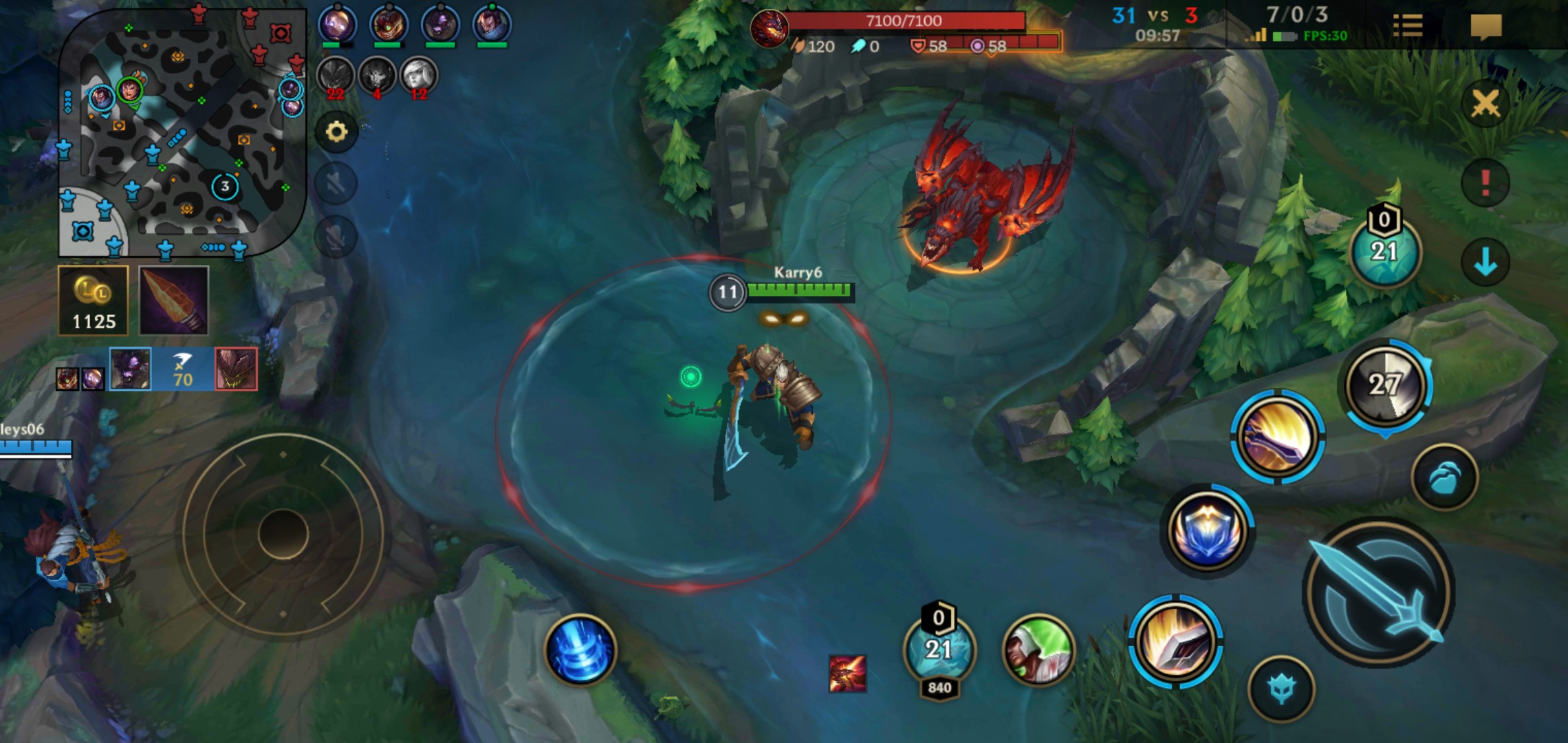
Task: Open the gear settings button
Action: (x=336, y=131)
